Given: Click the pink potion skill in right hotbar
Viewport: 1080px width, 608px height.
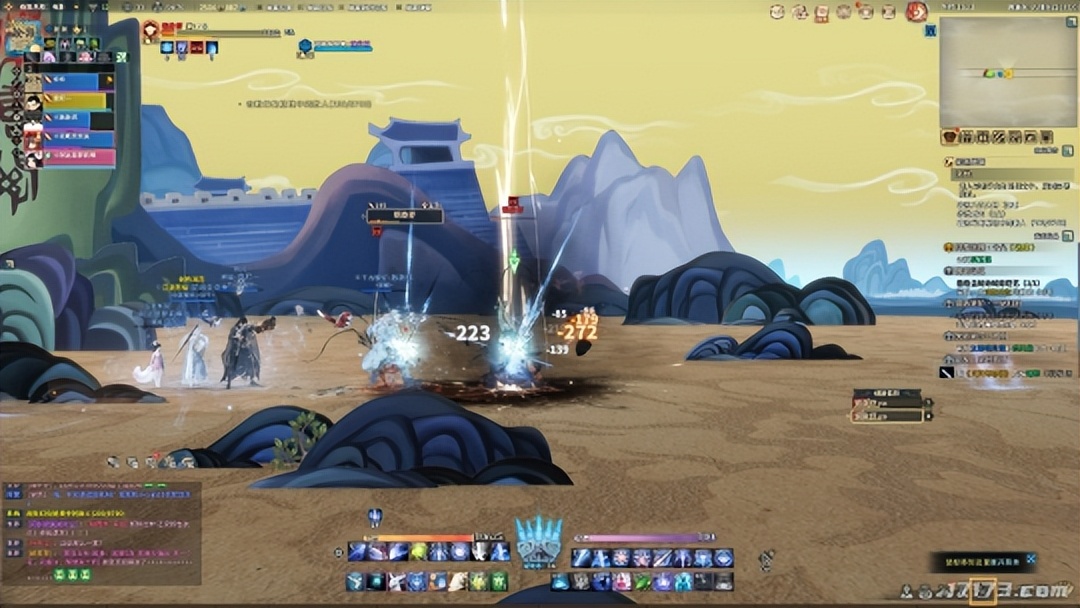Looking at the screenshot, I should pyautogui.click(x=622, y=582).
